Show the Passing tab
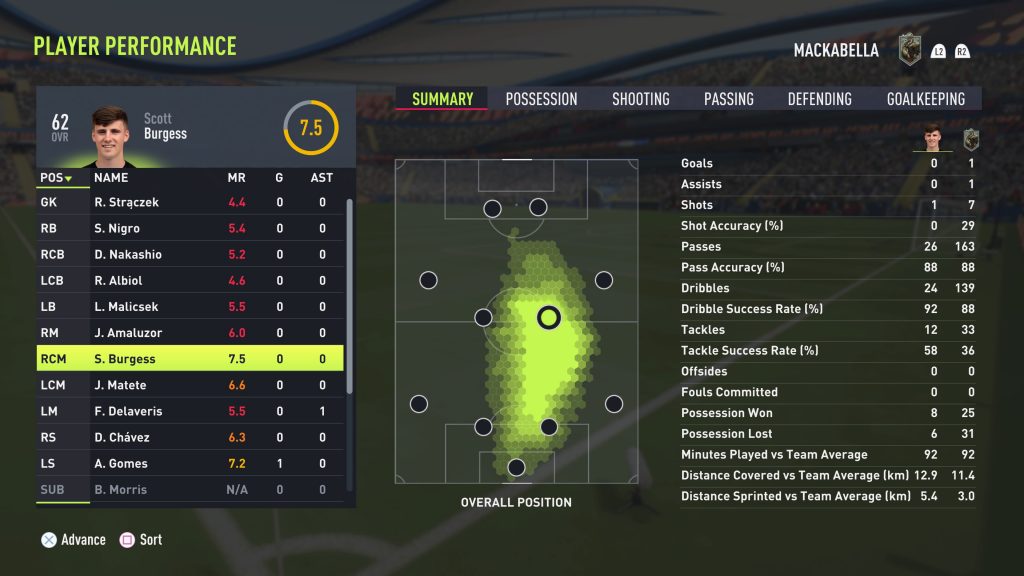 point(728,99)
